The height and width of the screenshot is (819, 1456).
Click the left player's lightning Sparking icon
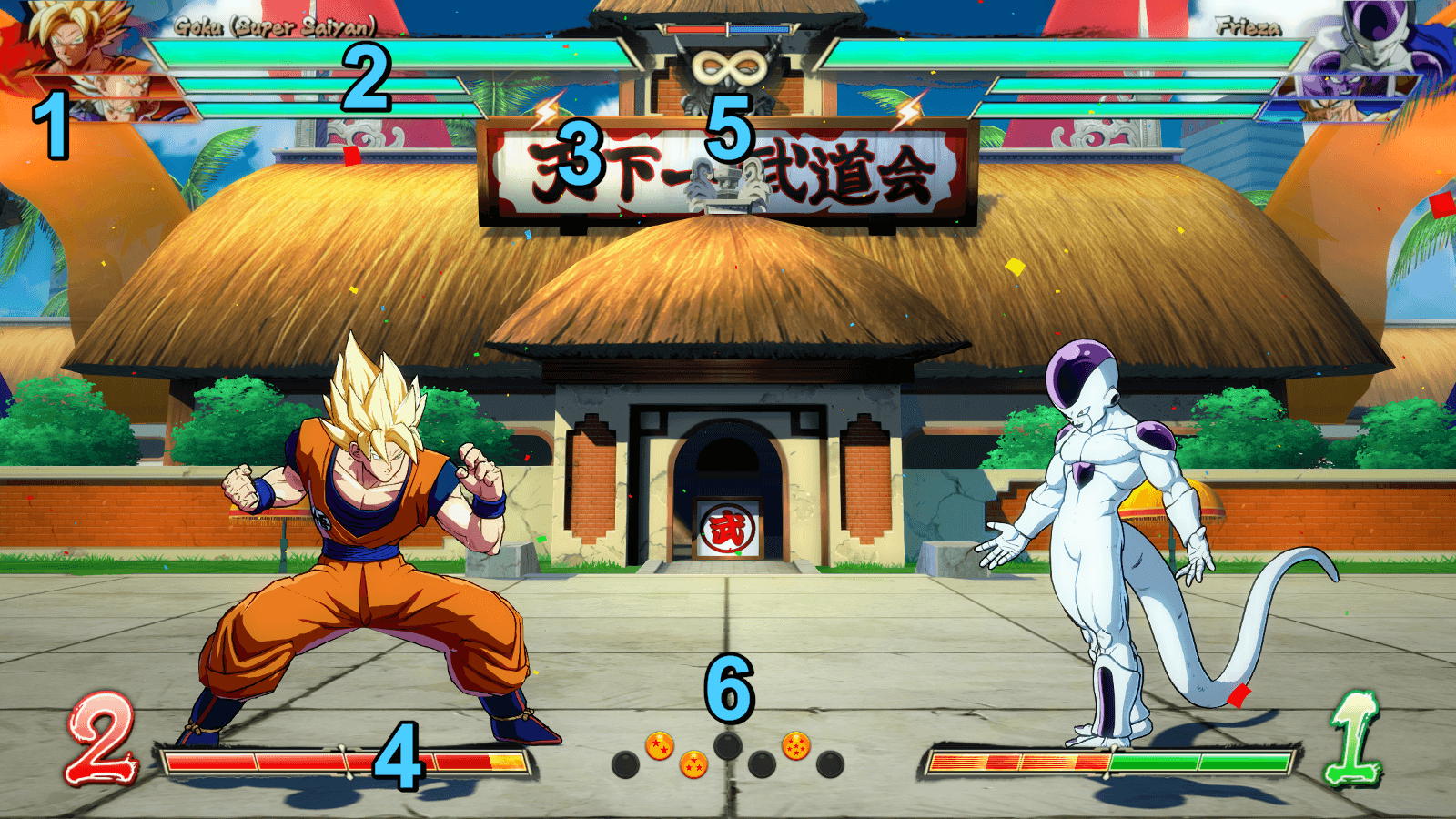546,112
